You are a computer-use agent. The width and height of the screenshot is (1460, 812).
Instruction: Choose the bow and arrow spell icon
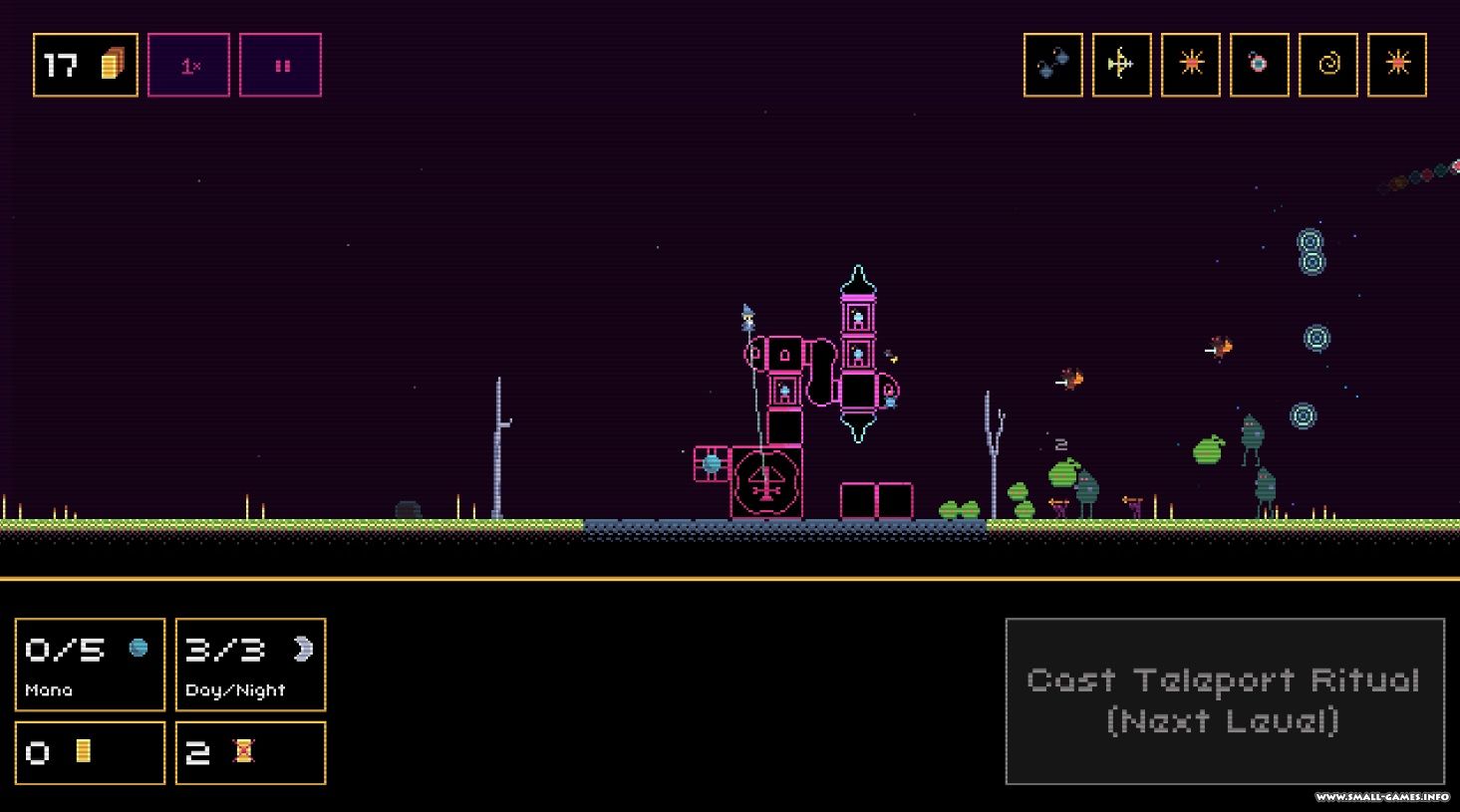pyautogui.click(x=1121, y=65)
